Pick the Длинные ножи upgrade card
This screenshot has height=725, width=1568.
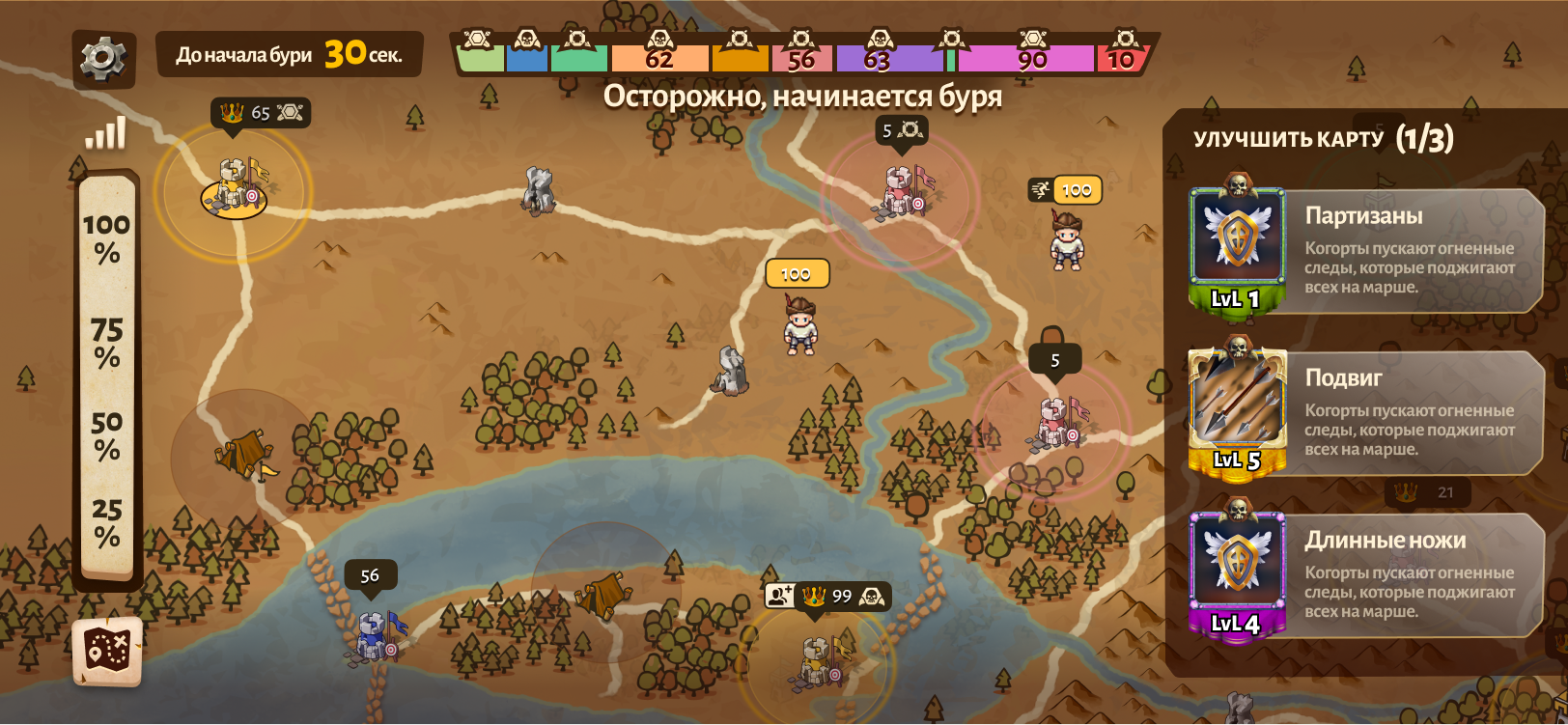(1365, 574)
